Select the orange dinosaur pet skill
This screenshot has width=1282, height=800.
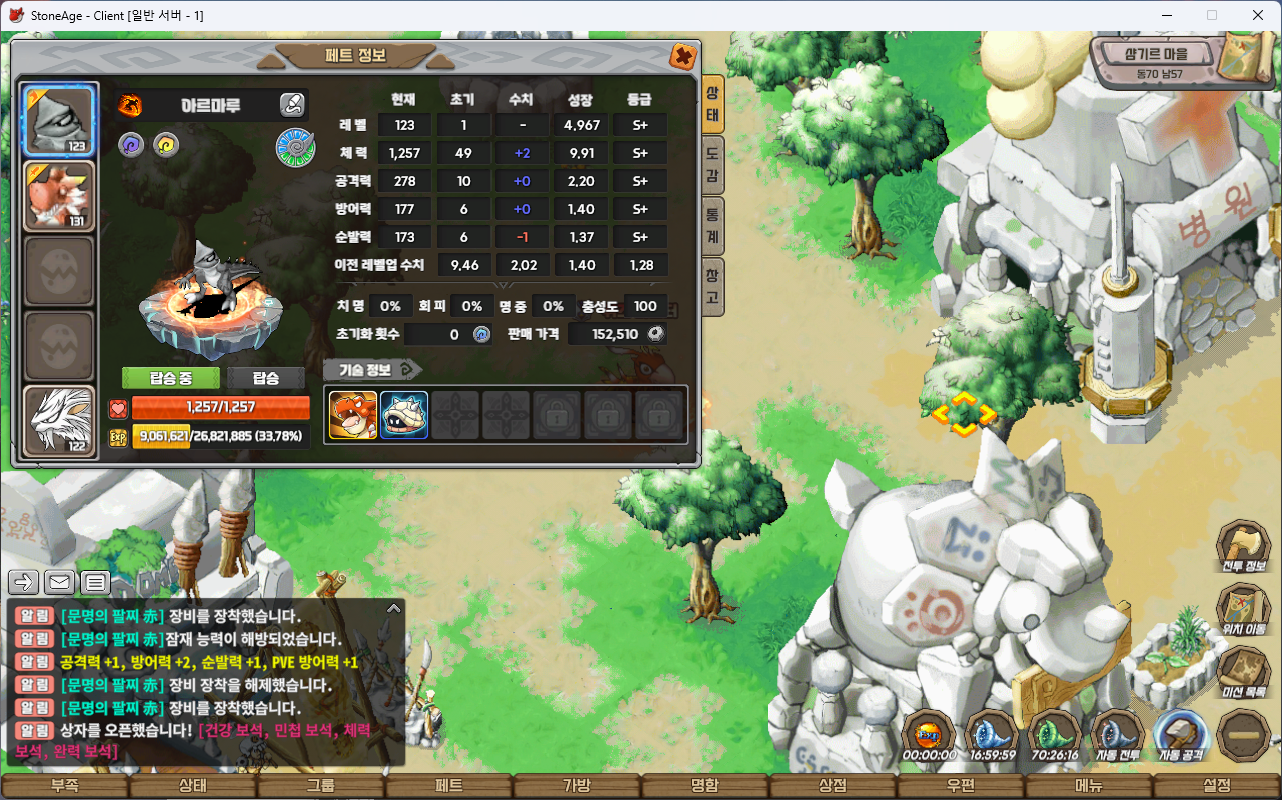click(353, 415)
